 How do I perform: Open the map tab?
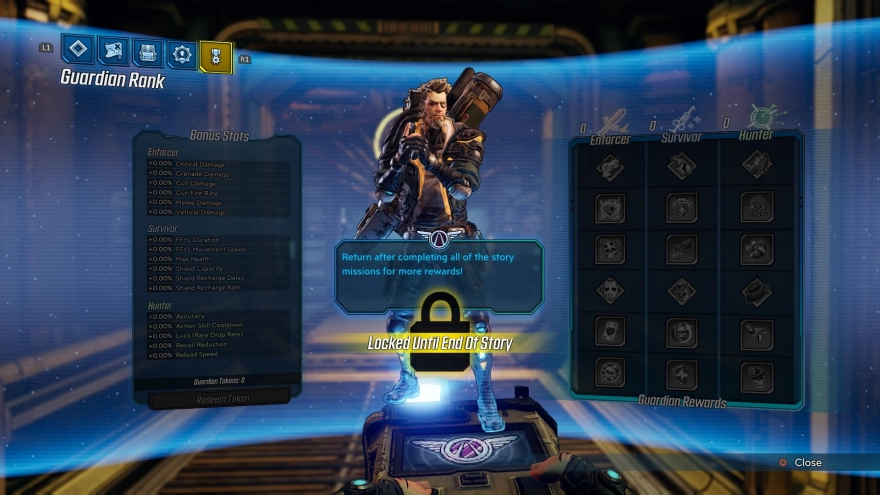[113, 51]
